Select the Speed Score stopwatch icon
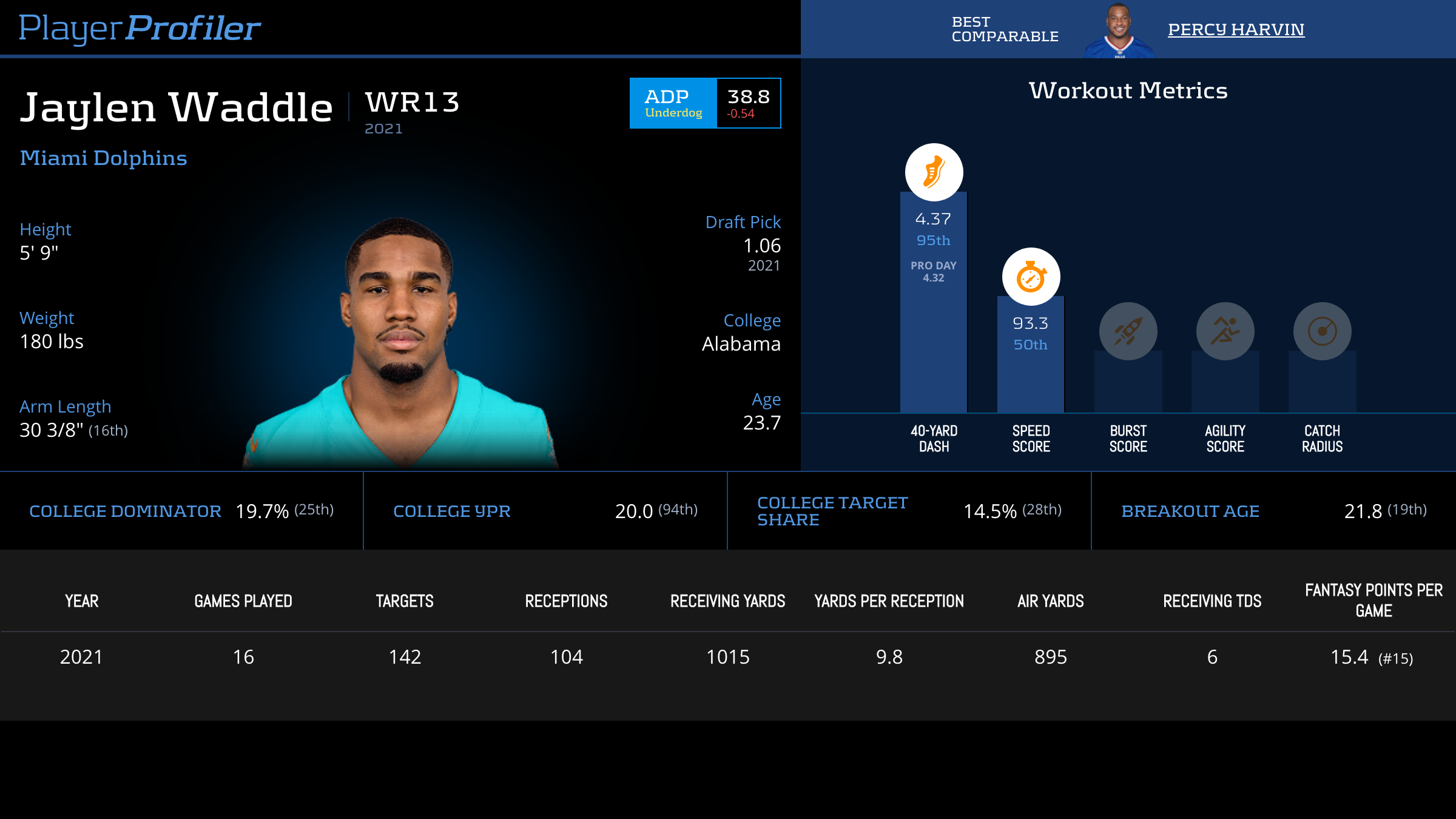This screenshot has height=819, width=1456. [1031, 277]
